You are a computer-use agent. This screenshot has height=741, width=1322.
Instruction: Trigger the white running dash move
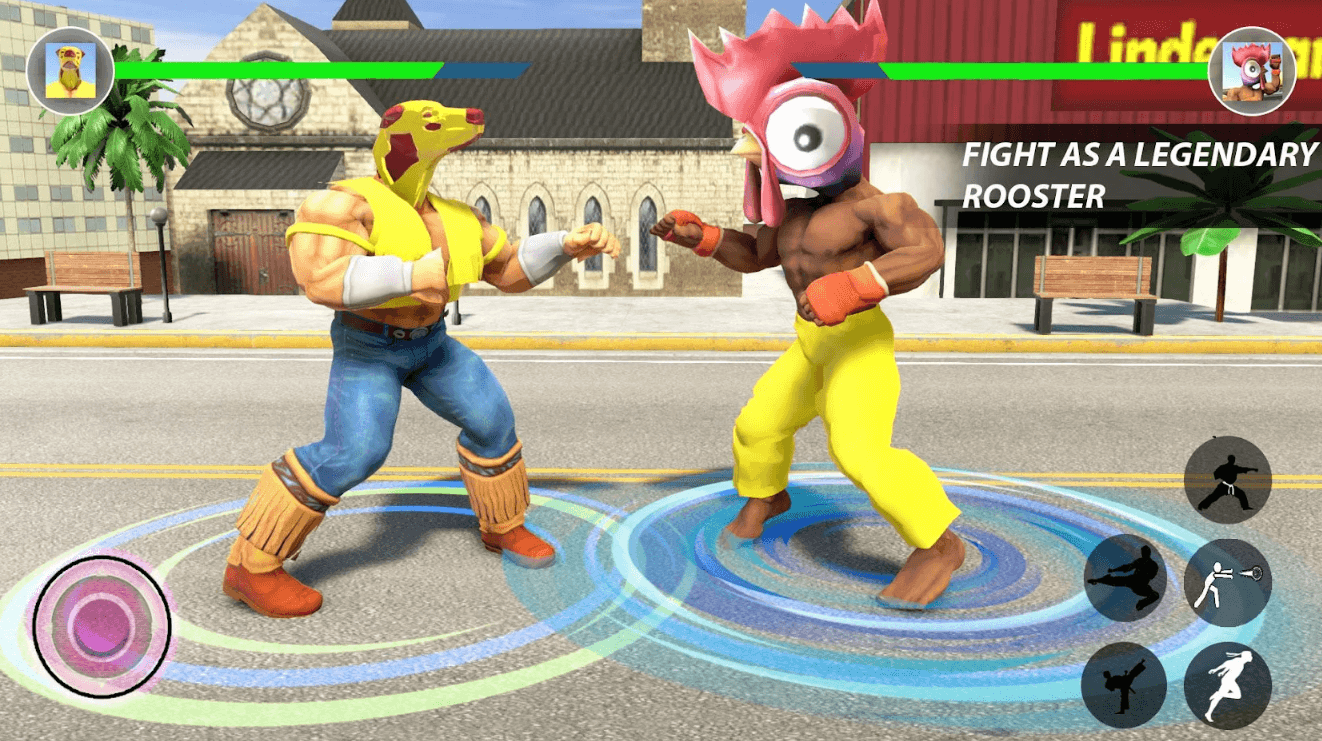click(1227, 685)
